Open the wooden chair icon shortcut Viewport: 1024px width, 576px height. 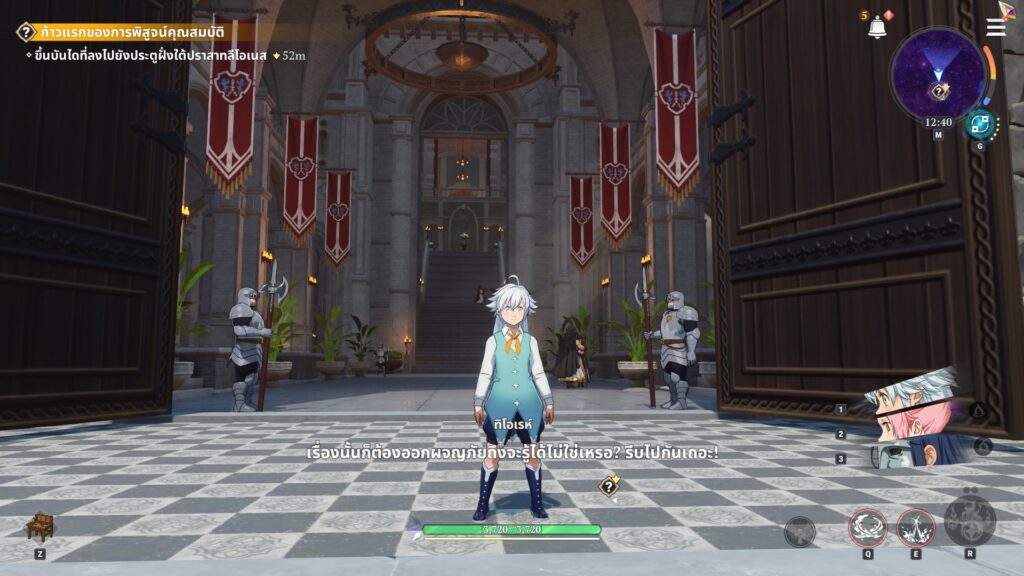coord(39,527)
